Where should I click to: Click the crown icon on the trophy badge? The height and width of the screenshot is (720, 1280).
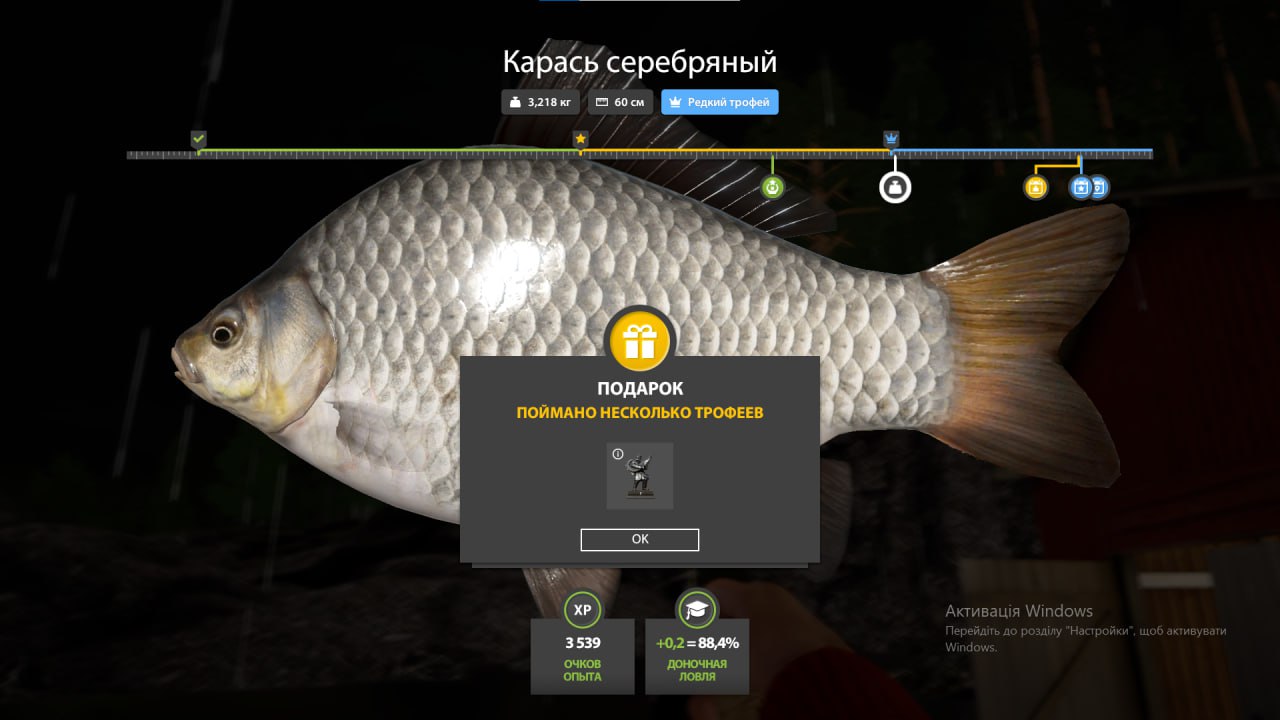pos(674,101)
